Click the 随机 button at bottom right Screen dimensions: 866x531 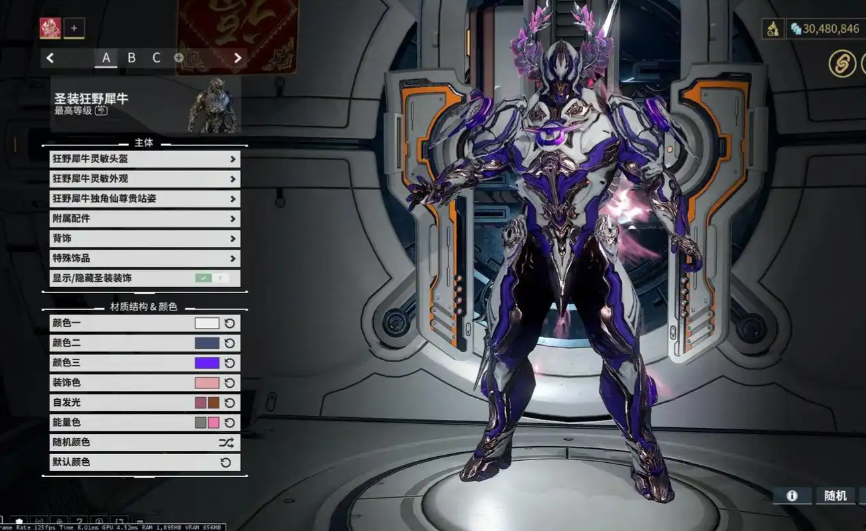click(x=835, y=496)
